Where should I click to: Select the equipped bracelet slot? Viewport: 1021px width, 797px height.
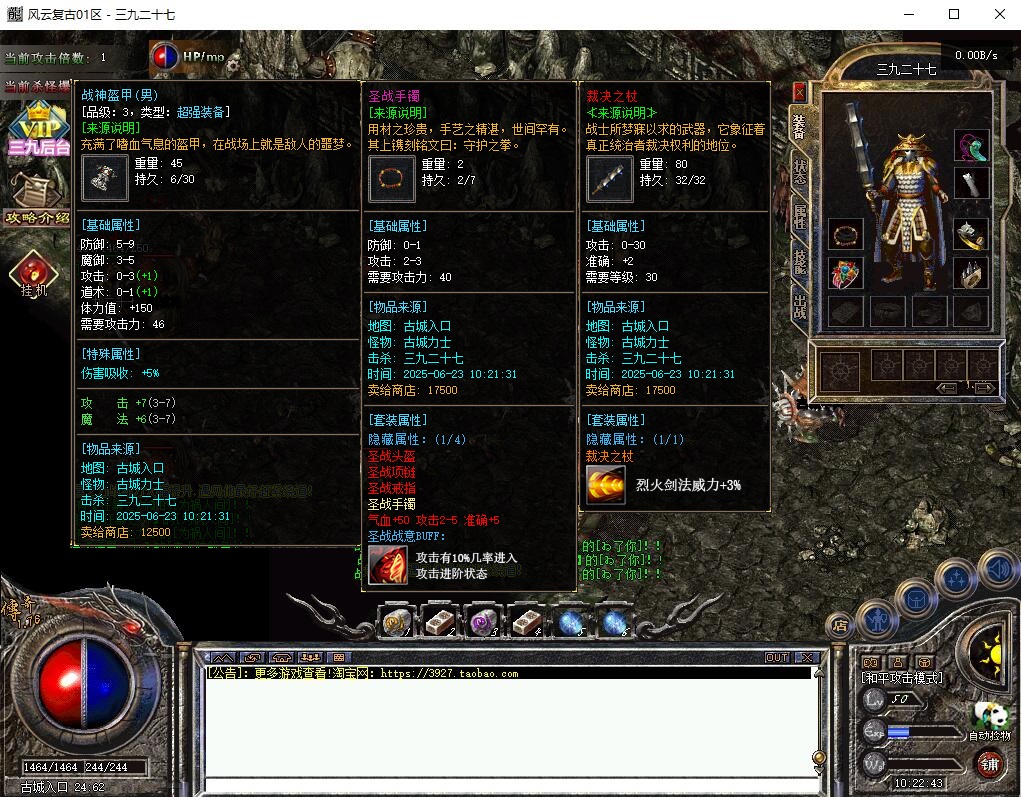click(846, 236)
